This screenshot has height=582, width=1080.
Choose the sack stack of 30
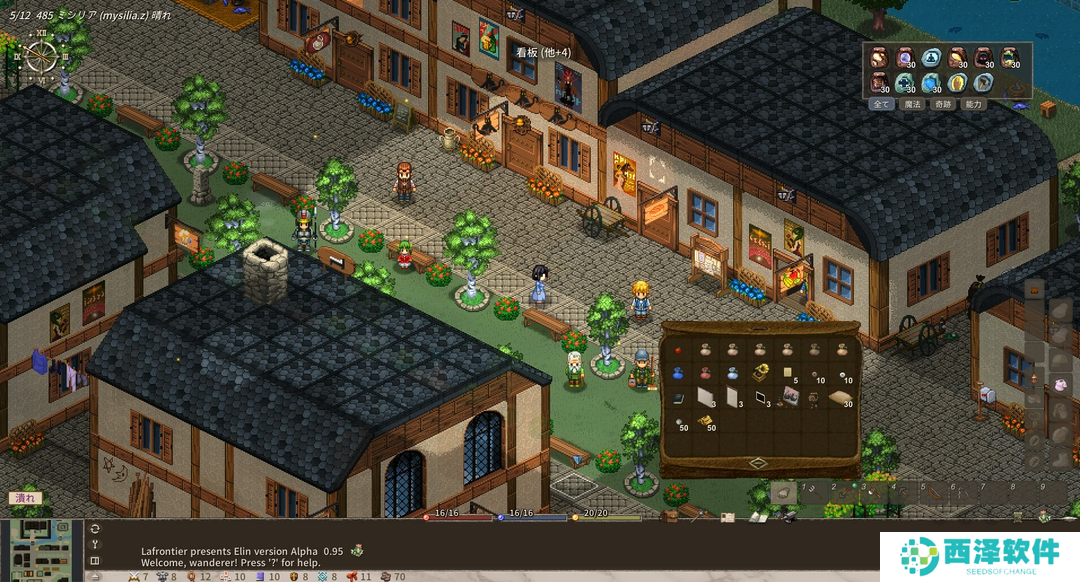point(841,398)
